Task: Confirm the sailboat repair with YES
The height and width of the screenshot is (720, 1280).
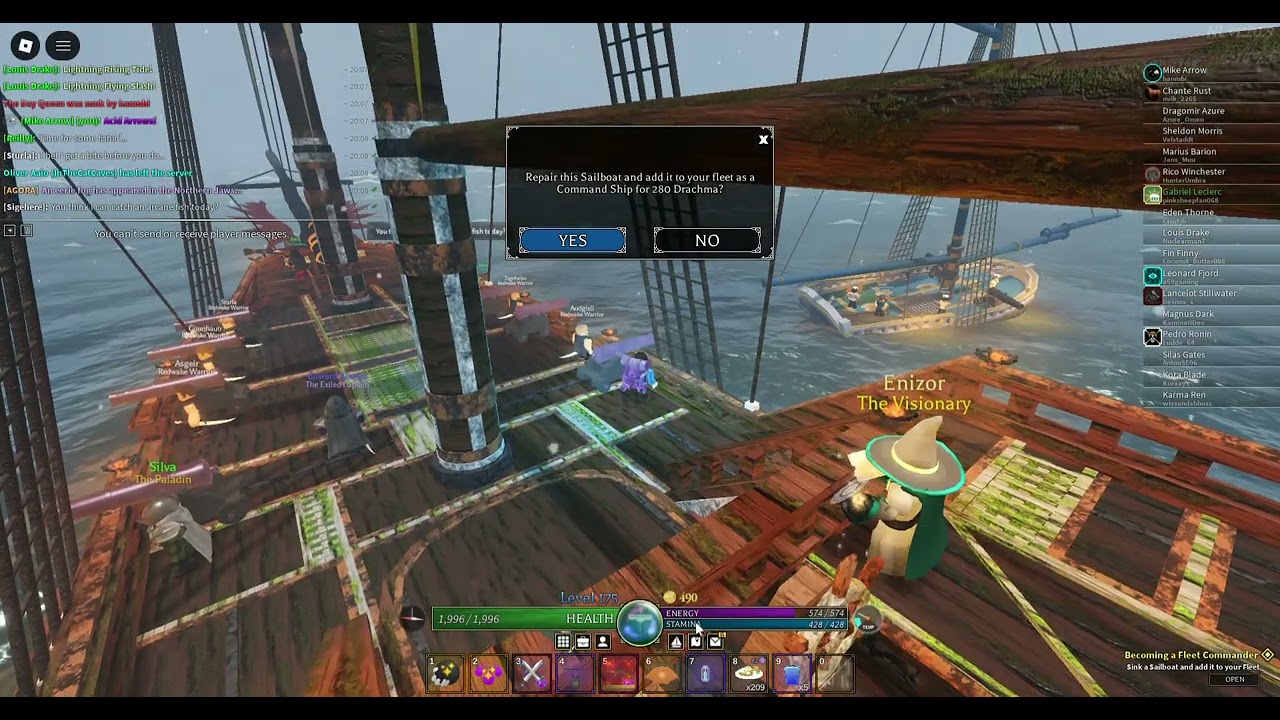Action: 572,240
